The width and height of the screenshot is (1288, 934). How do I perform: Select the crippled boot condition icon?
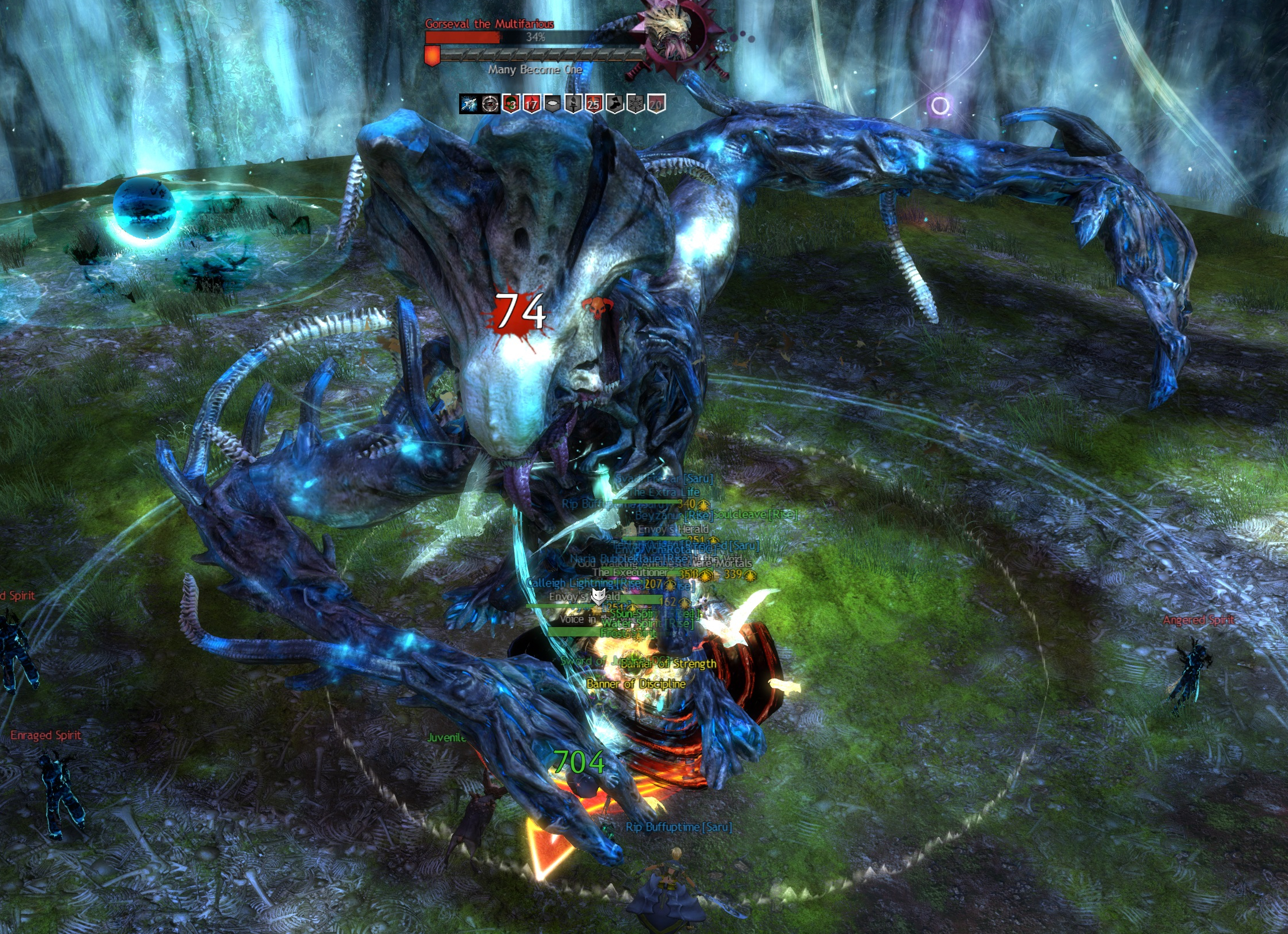(x=614, y=104)
